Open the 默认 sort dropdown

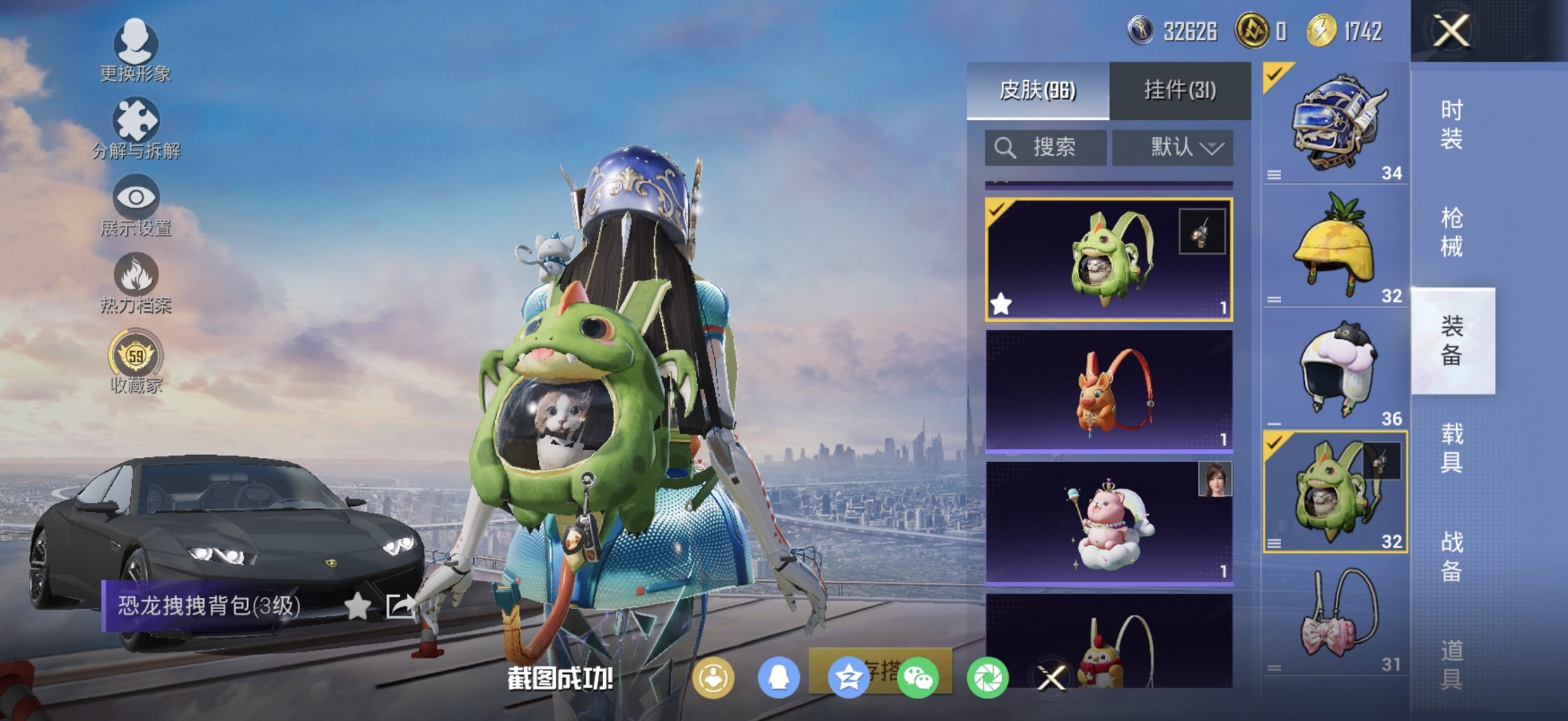pyautogui.click(x=1173, y=148)
